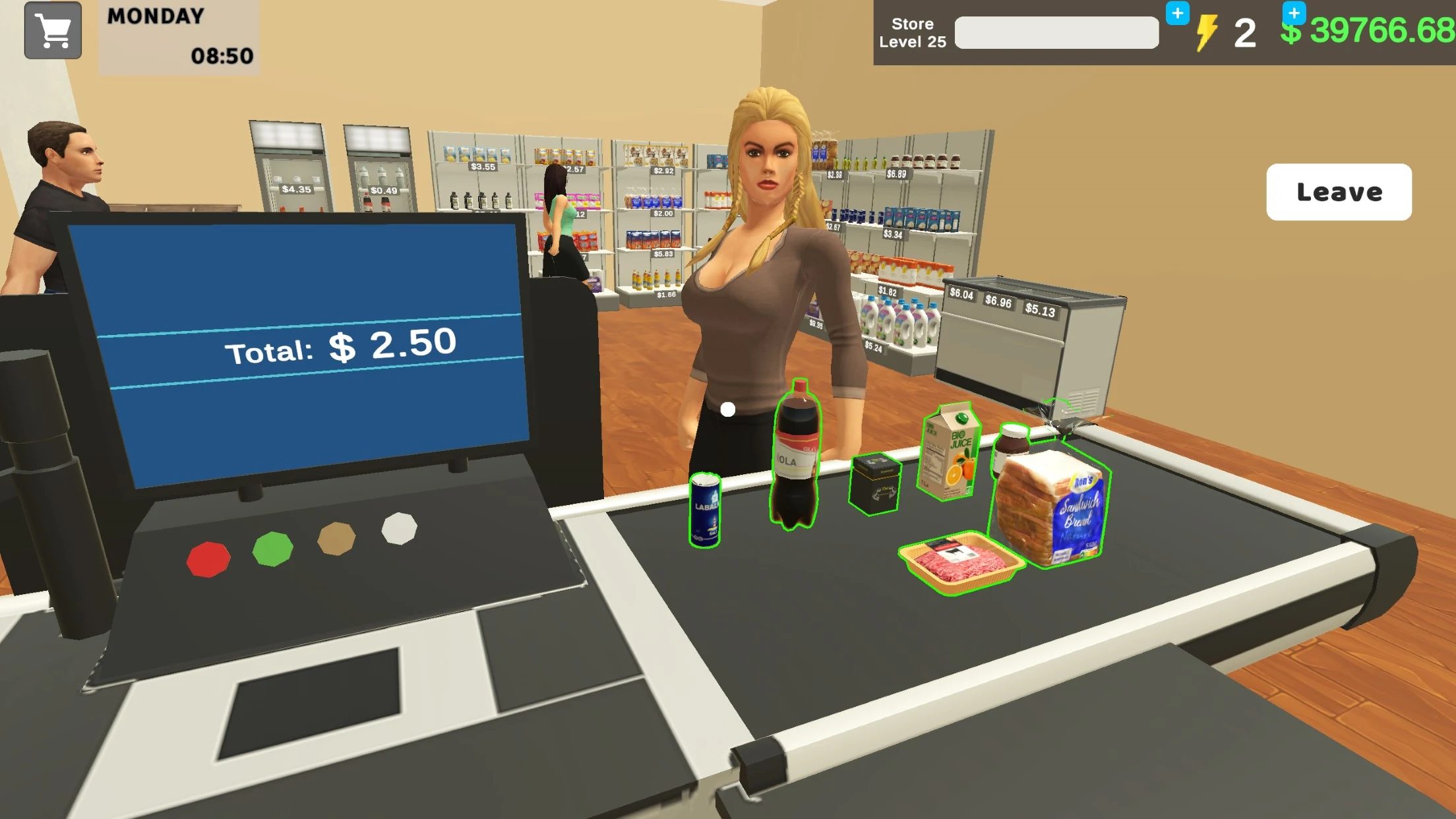Tap the plus beside the cash balance

pos(1294,15)
